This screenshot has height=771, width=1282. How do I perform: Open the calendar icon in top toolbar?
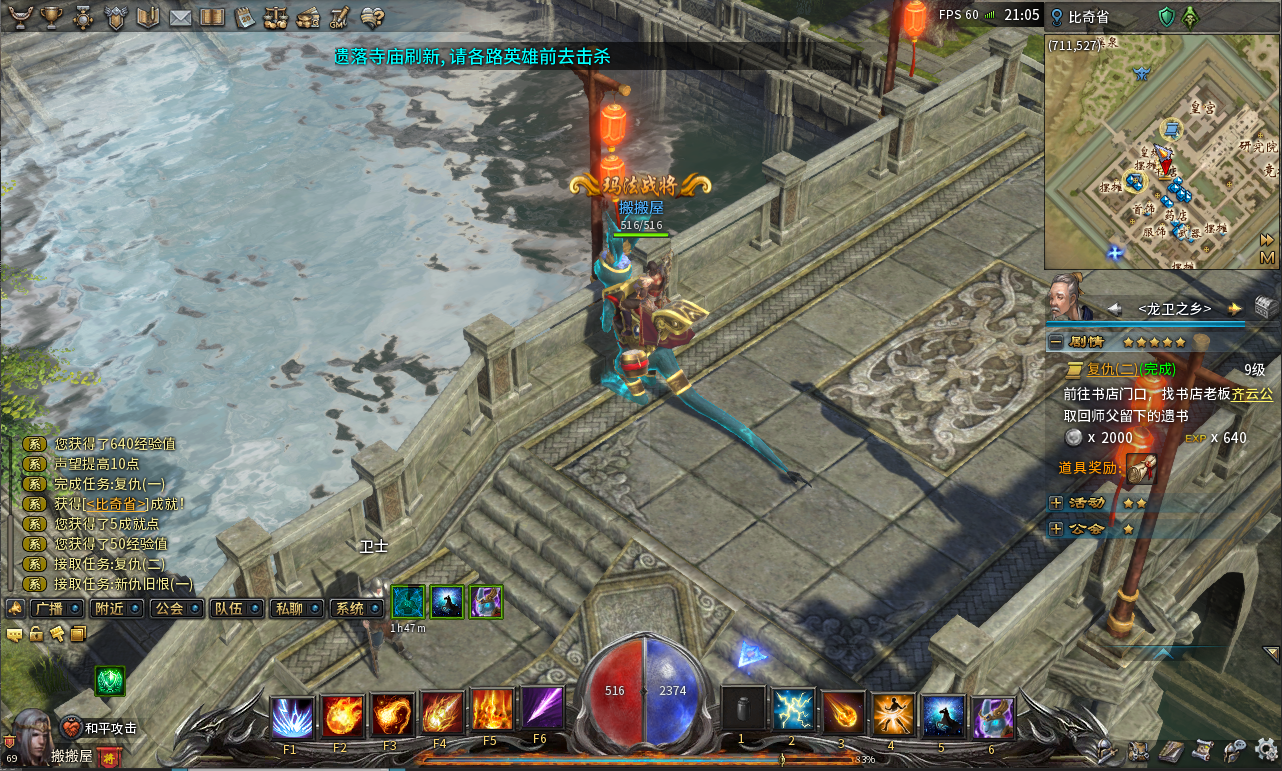245,17
